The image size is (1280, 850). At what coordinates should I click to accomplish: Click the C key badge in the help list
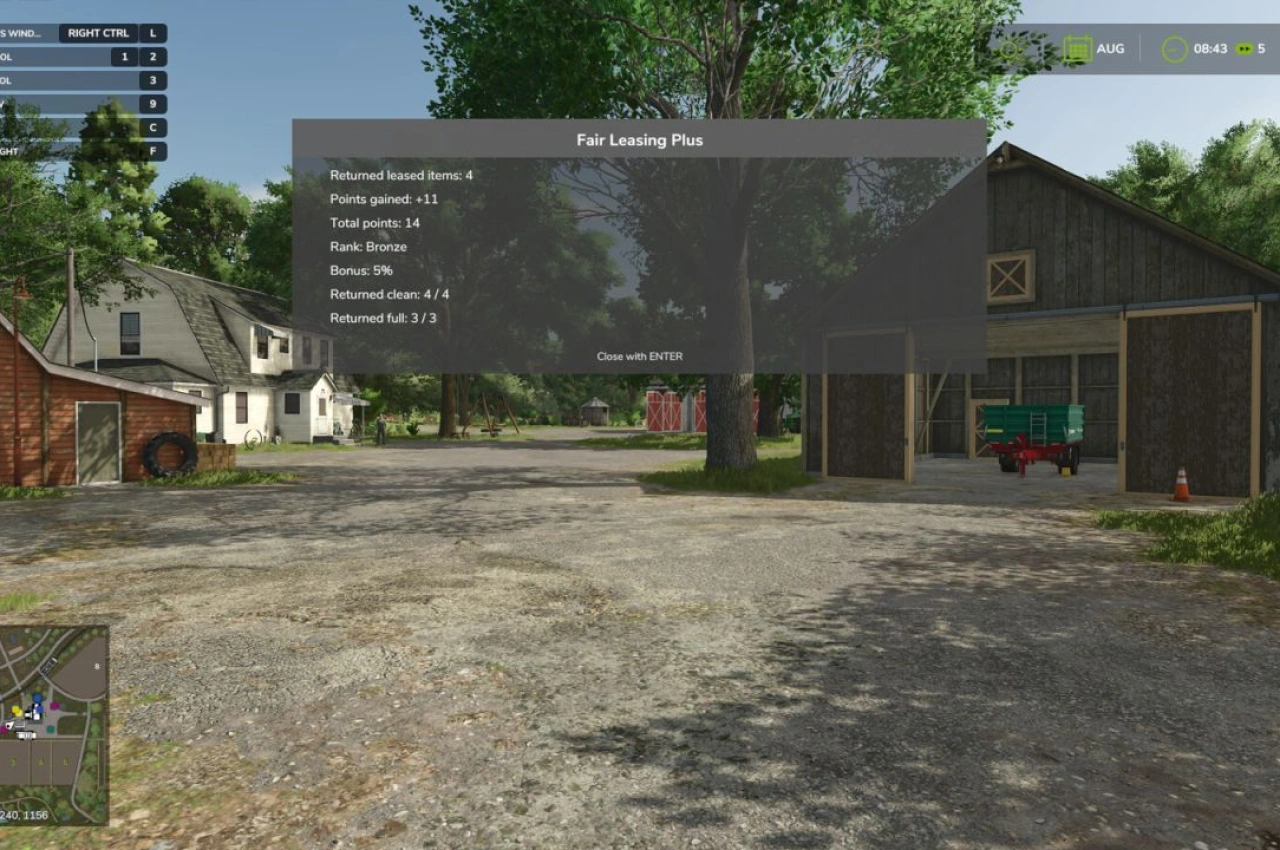coord(152,127)
